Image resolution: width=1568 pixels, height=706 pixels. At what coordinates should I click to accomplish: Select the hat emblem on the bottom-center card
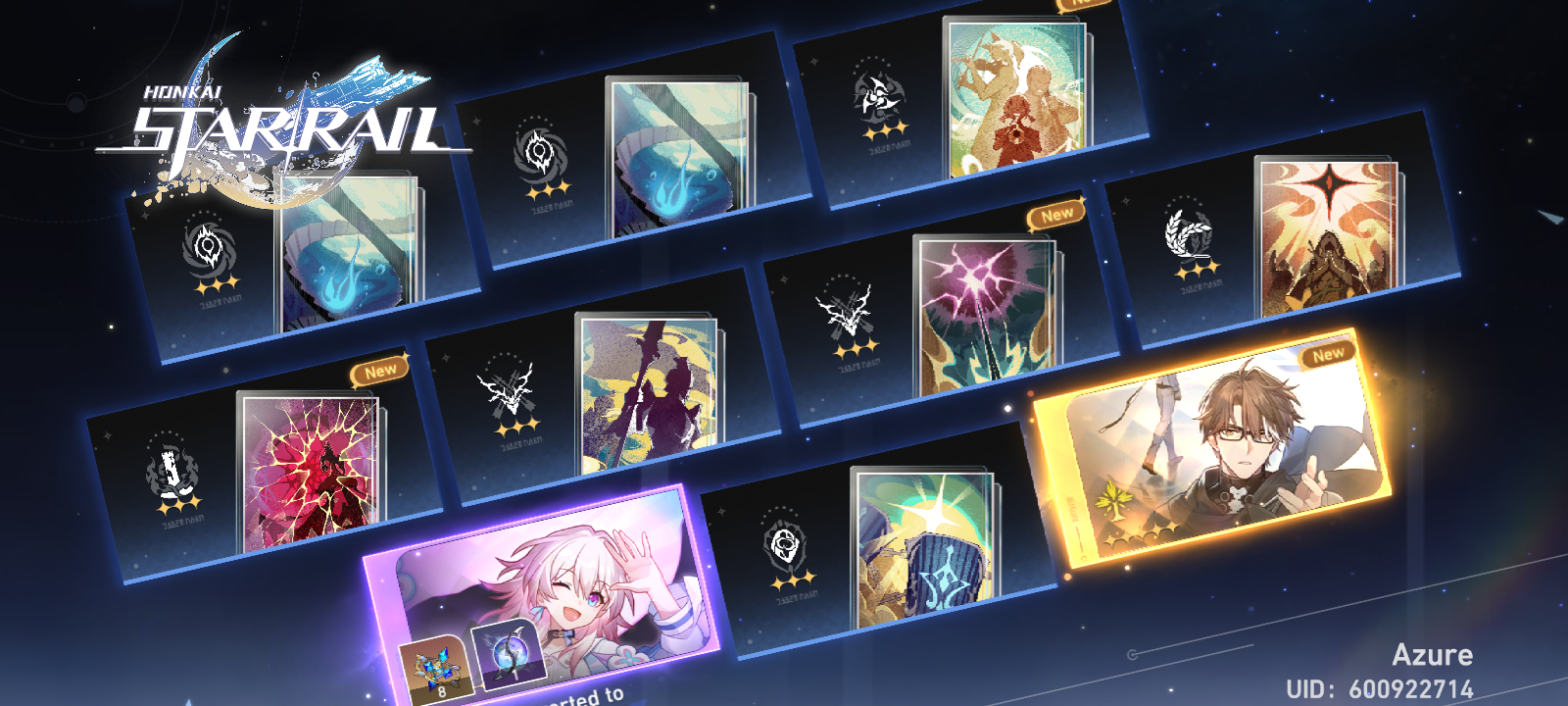tap(784, 544)
